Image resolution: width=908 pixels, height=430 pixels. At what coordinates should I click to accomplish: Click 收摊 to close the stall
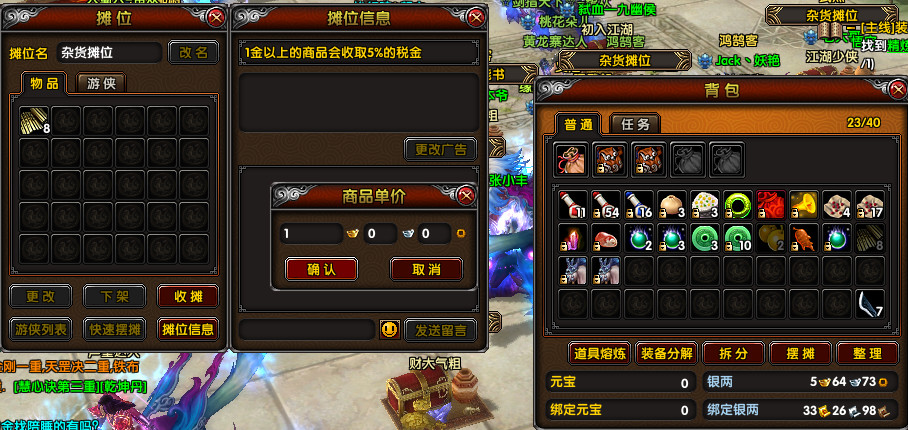[187, 296]
